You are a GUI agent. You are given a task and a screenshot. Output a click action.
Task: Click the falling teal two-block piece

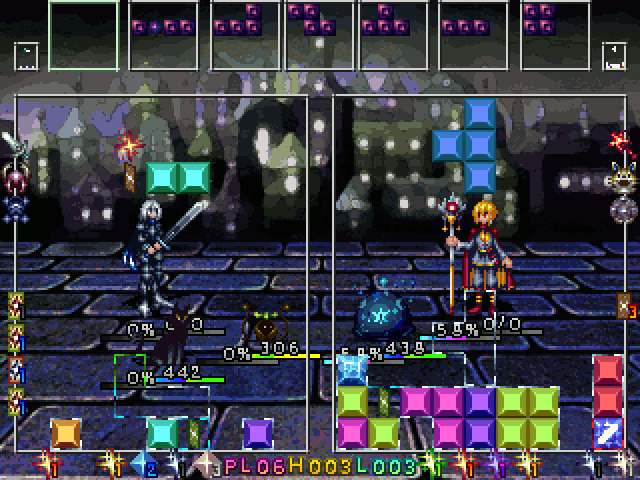178,178
